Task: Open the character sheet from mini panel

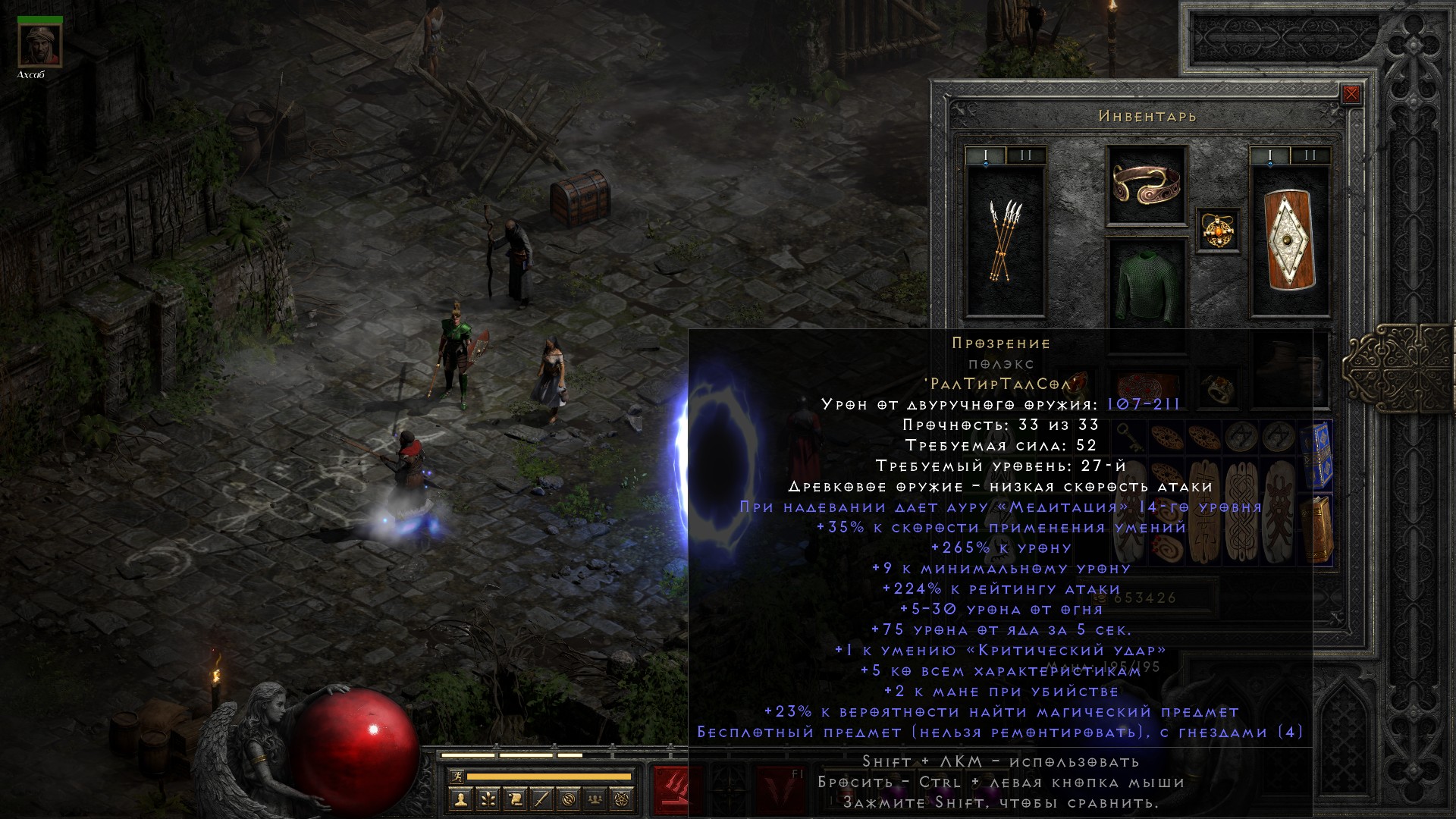Action: [x=461, y=799]
